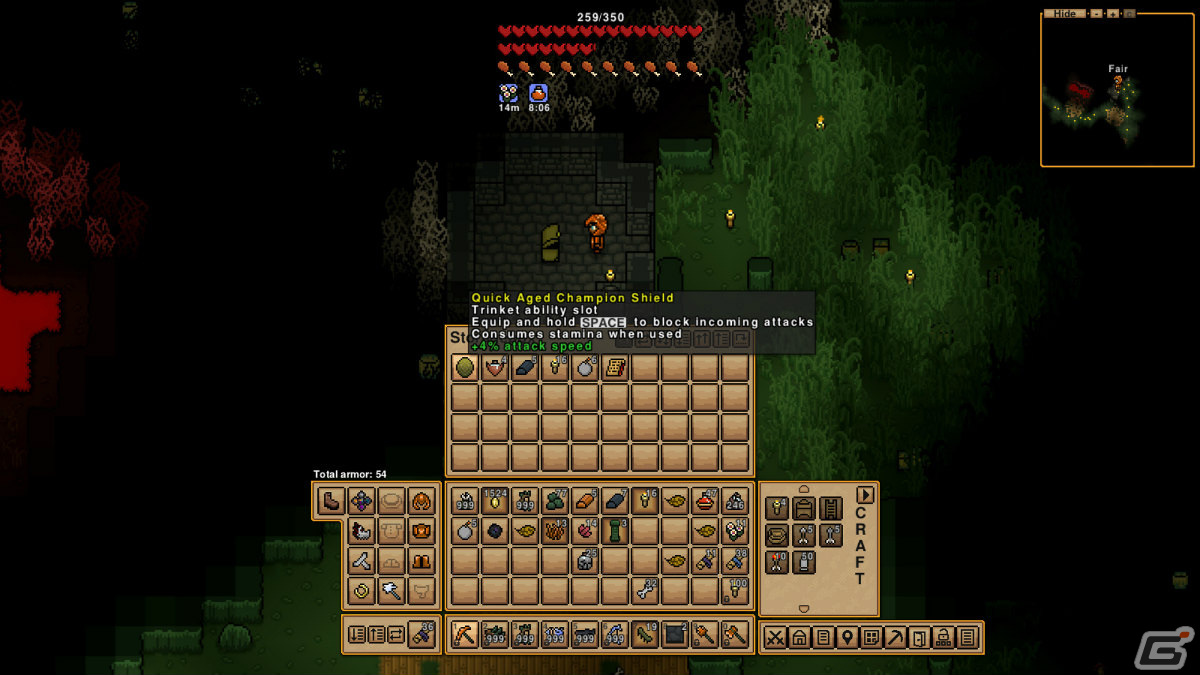The width and height of the screenshot is (1200, 675).
Task: Click the crossed swords toolbar button
Action: click(775, 637)
